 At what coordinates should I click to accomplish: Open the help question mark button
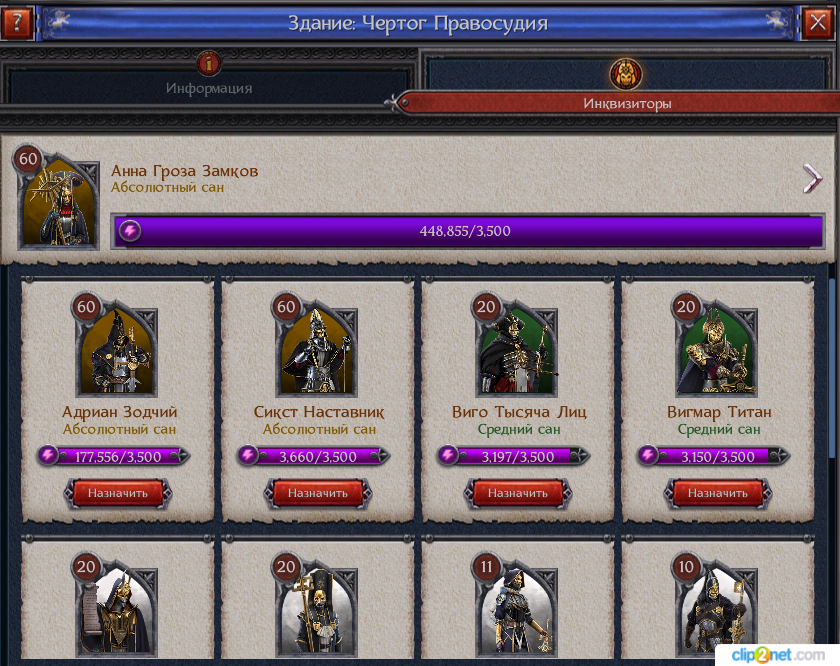[x=17, y=22]
